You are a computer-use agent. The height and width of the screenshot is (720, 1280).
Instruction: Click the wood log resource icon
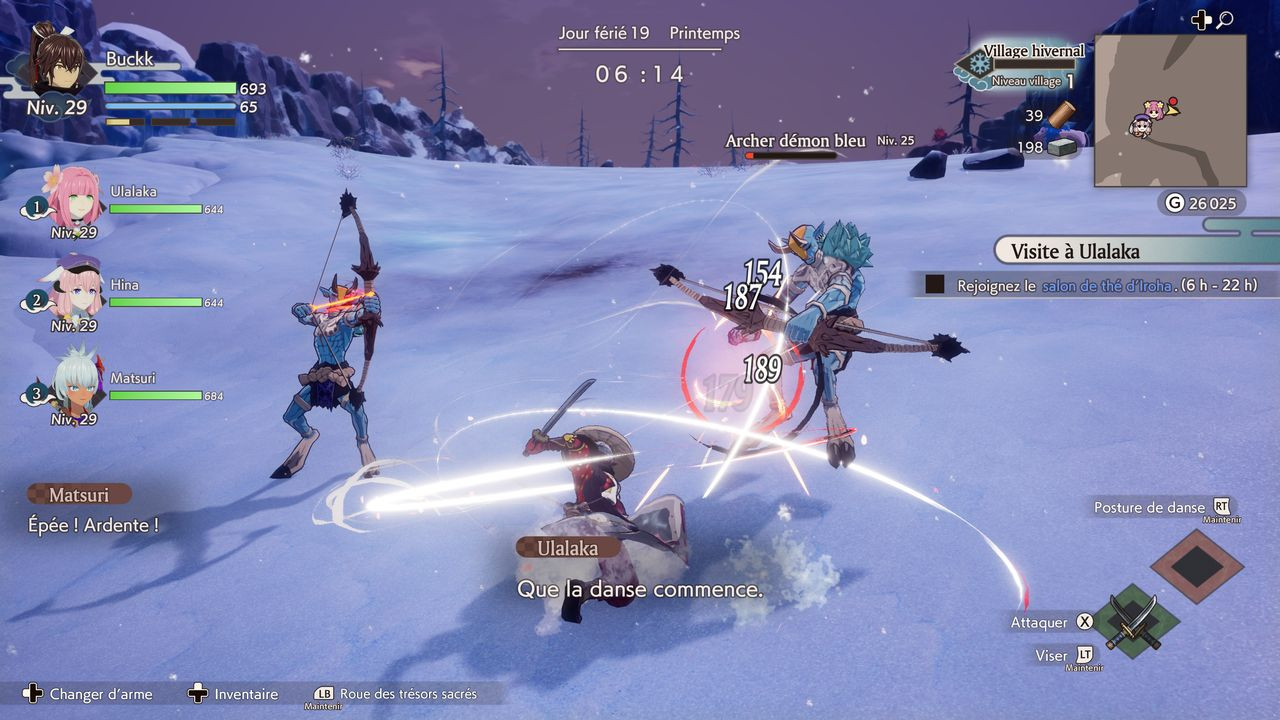click(x=1061, y=114)
